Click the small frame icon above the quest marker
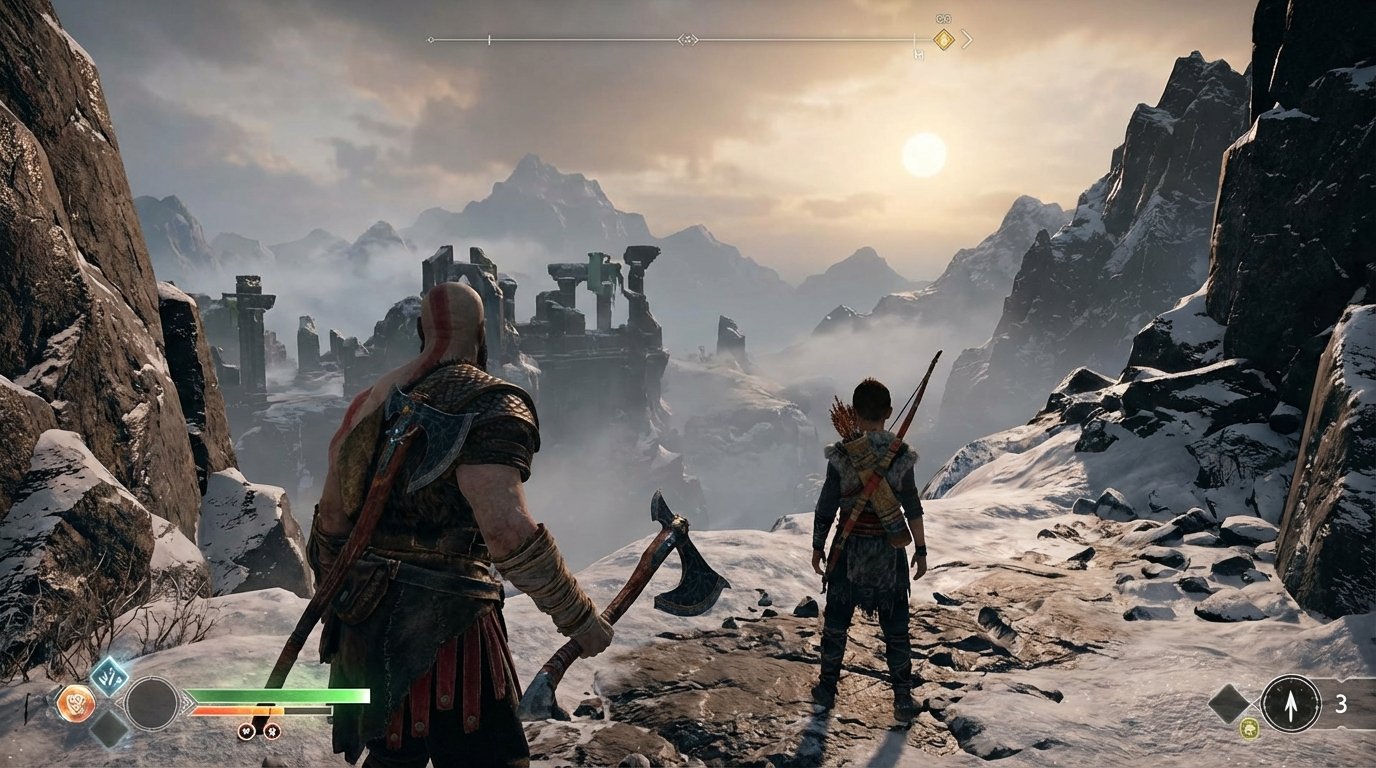 943,19
